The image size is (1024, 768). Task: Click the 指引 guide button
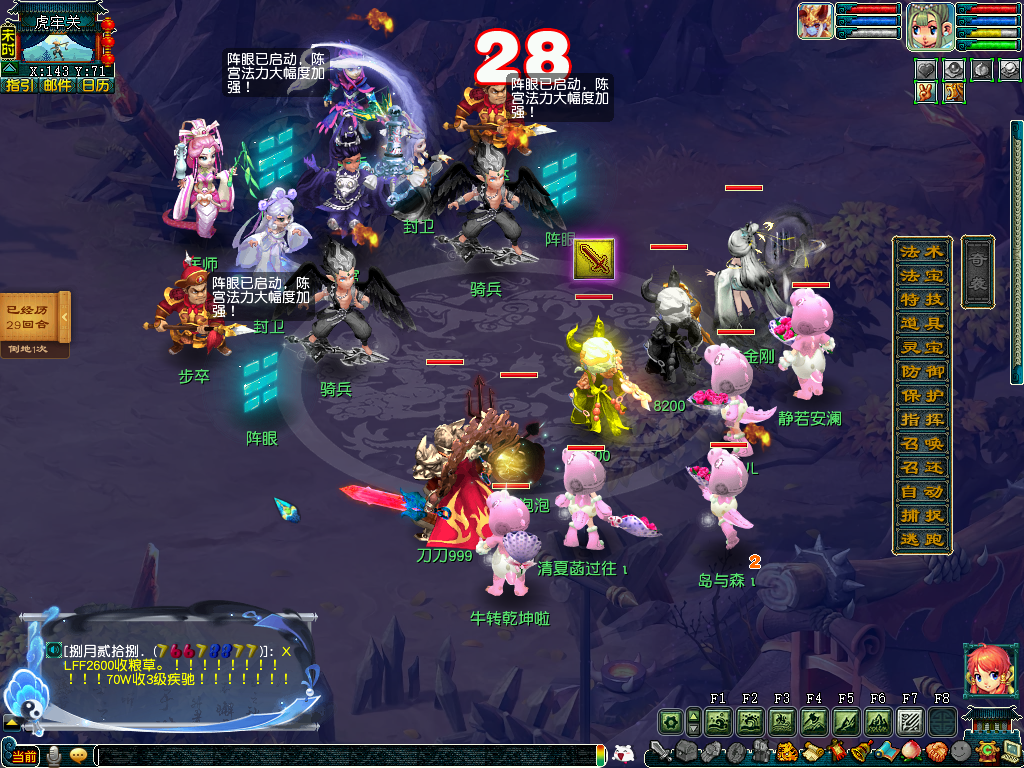(19, 86)
